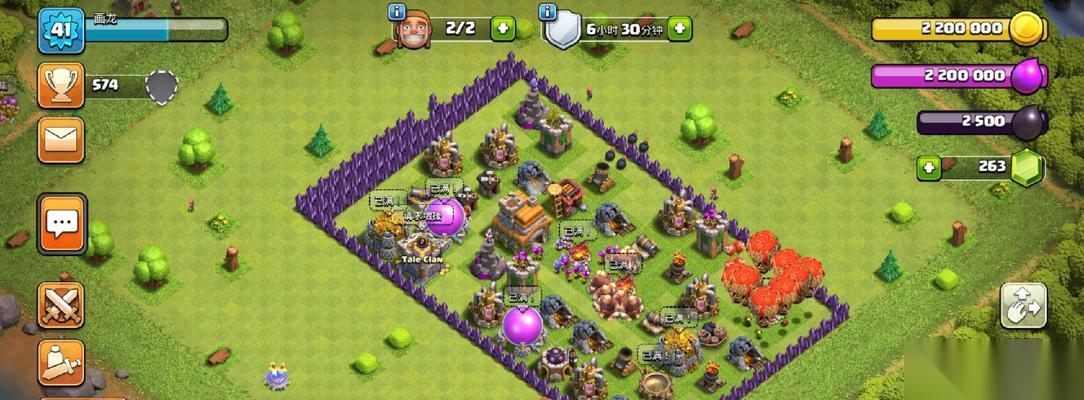Open the player profile level 41 badge
1084x400 pixels.
(x=60, y=31)
